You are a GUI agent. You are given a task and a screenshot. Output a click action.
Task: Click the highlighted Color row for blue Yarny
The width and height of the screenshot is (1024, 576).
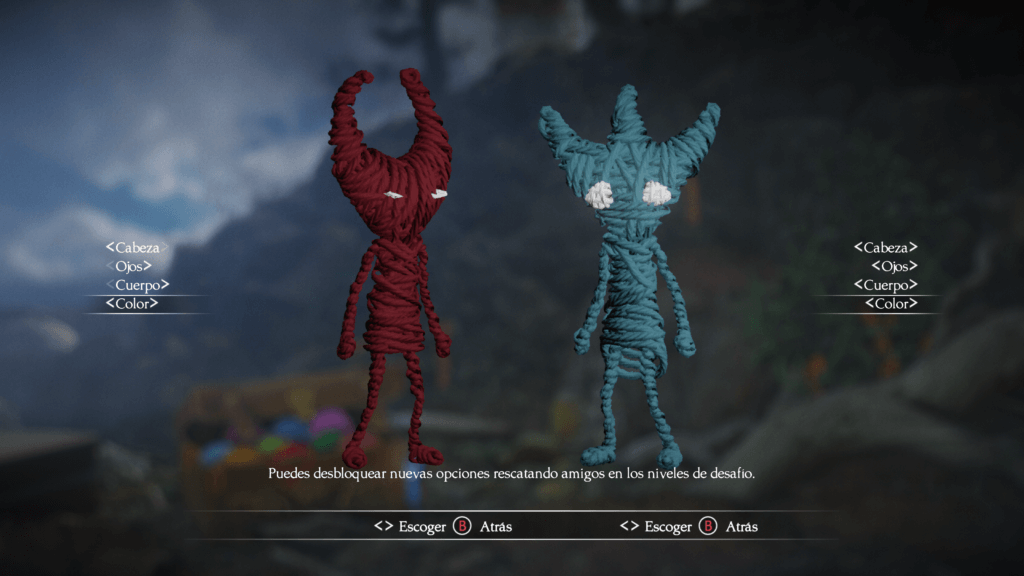coord(890,303)
